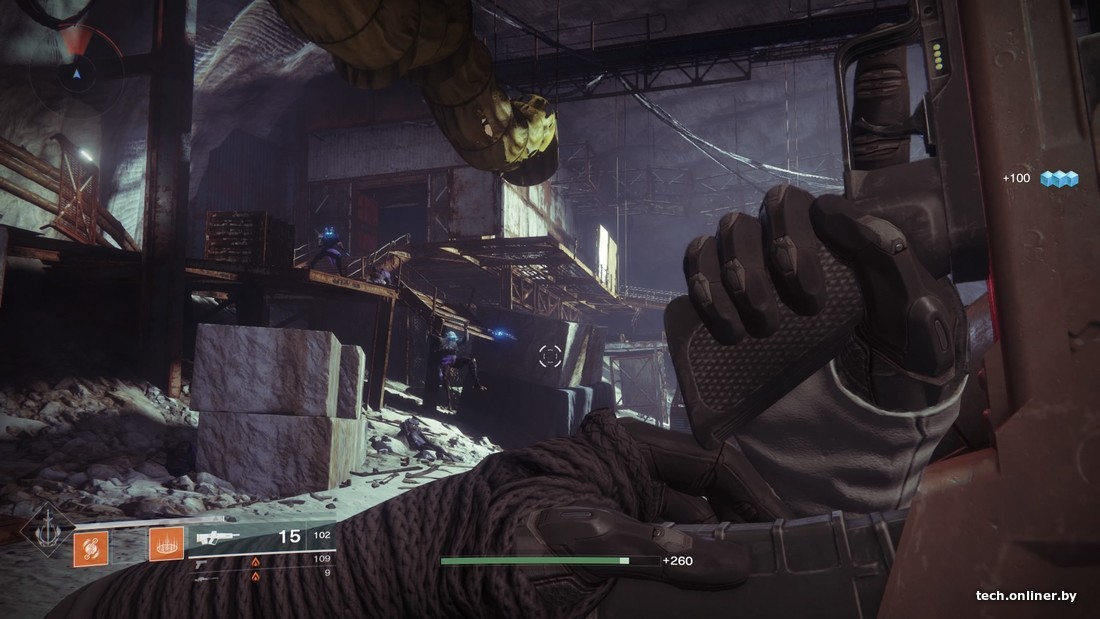
Task: Activate the Super ability diamond icon
Action: pyautogui.click(x=47, y=529)
